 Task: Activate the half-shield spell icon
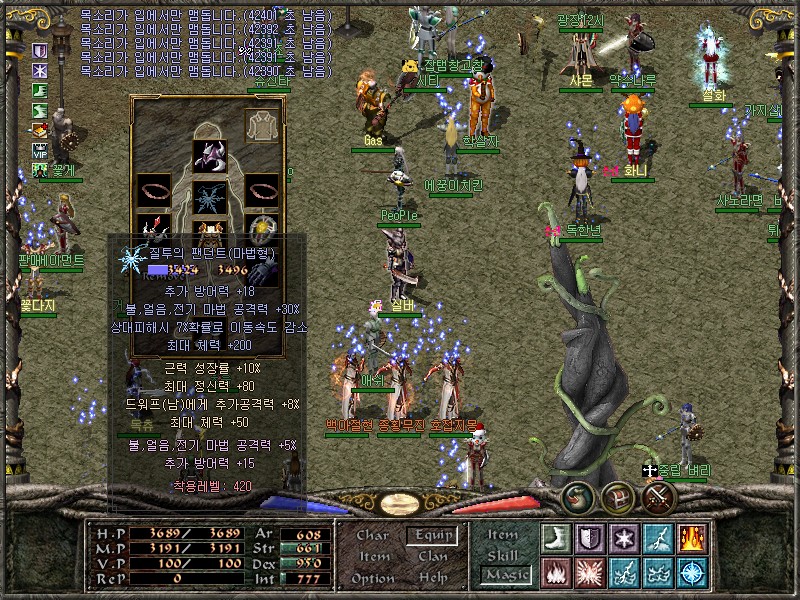coord(590,538)
